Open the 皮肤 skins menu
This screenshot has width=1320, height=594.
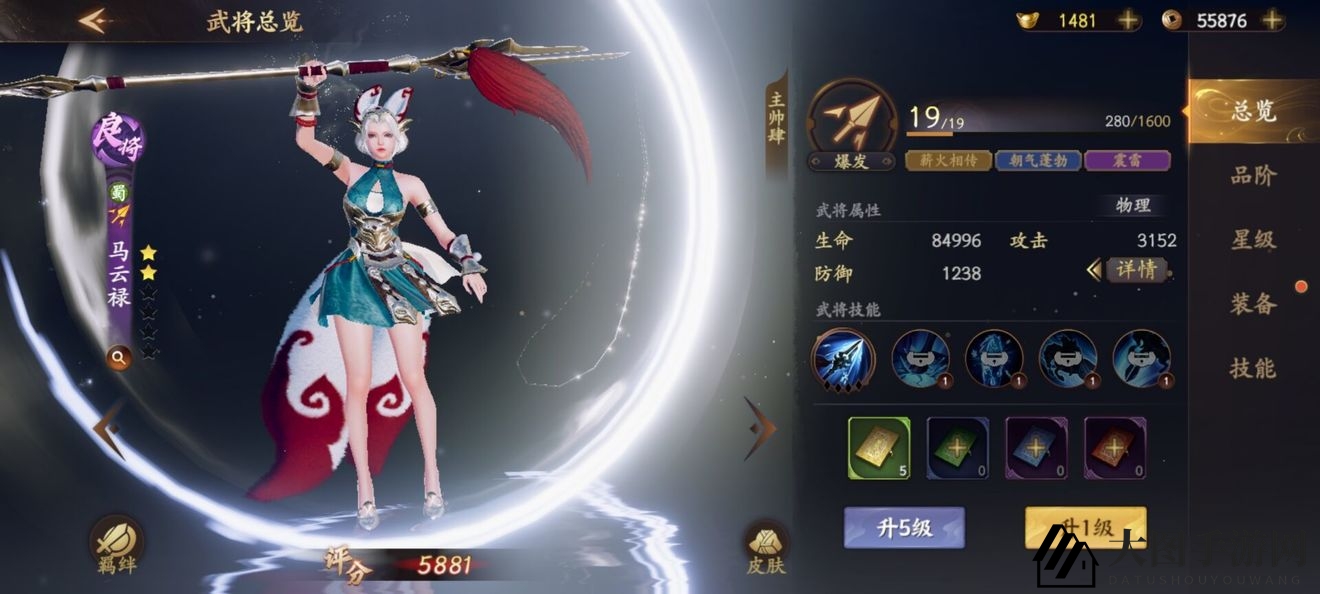[x=766, y=548]
